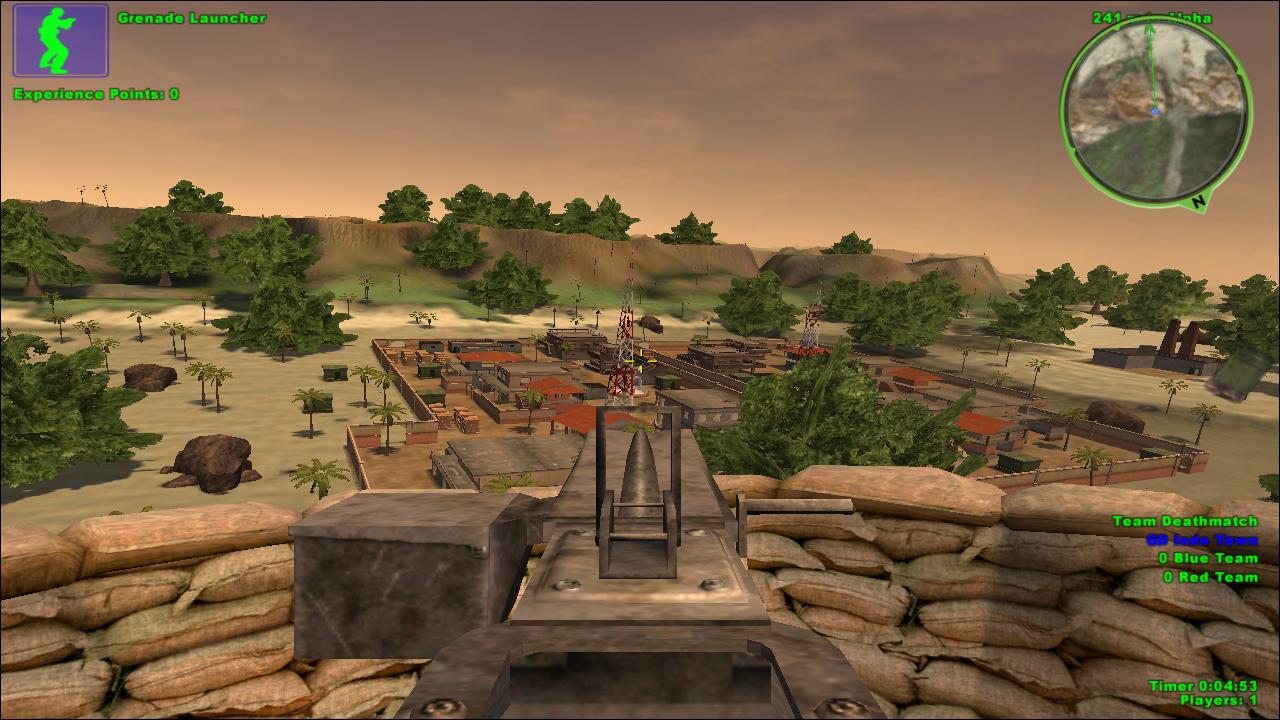
Task: Open the circular minimap
Action: (1156, 111)
